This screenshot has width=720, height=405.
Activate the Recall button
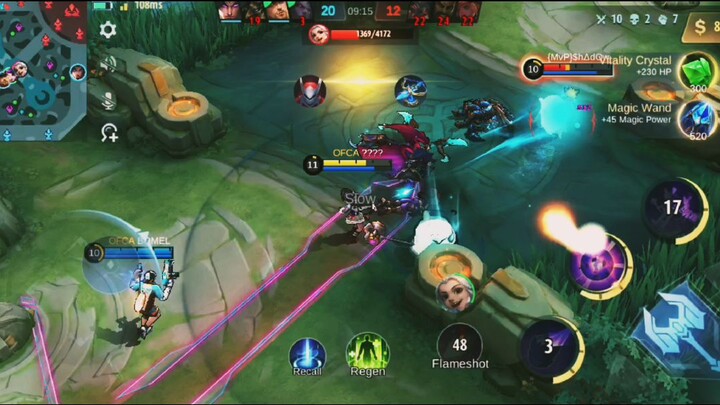click(x=307, y=354)
